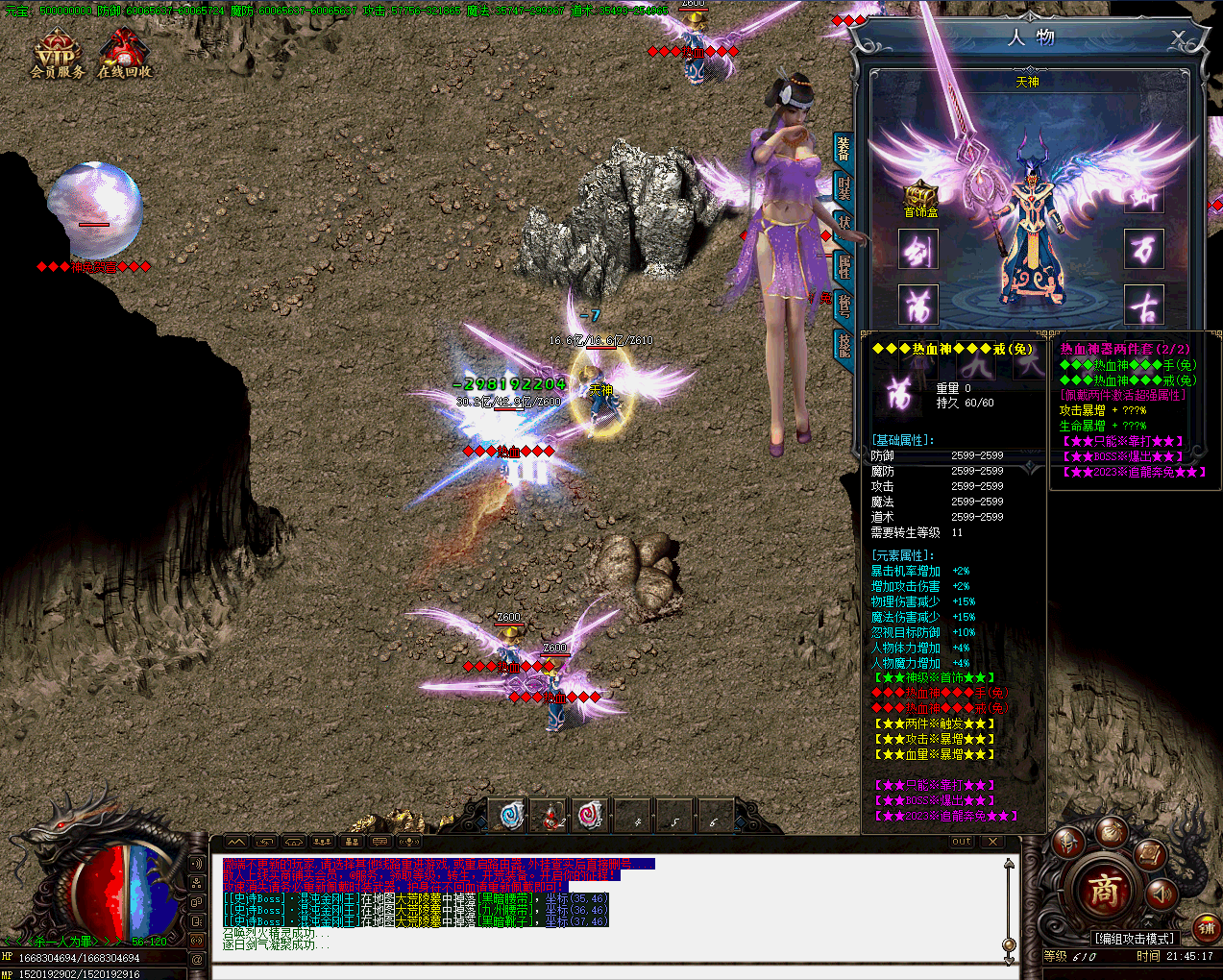The height and width of the screenshot is (980, 1223).
Task: Open the 在线回收 recycling icon
Action: pos(124,54)
